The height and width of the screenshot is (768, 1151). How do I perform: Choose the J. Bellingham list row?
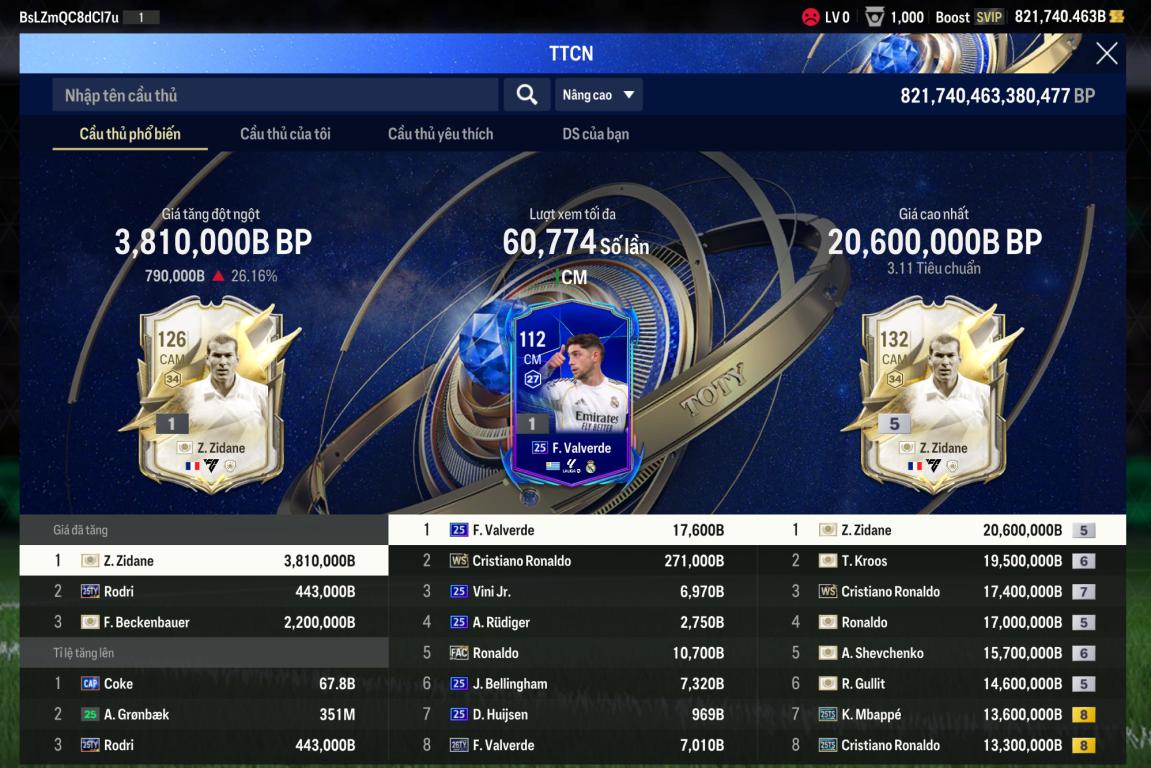point(572,684)
